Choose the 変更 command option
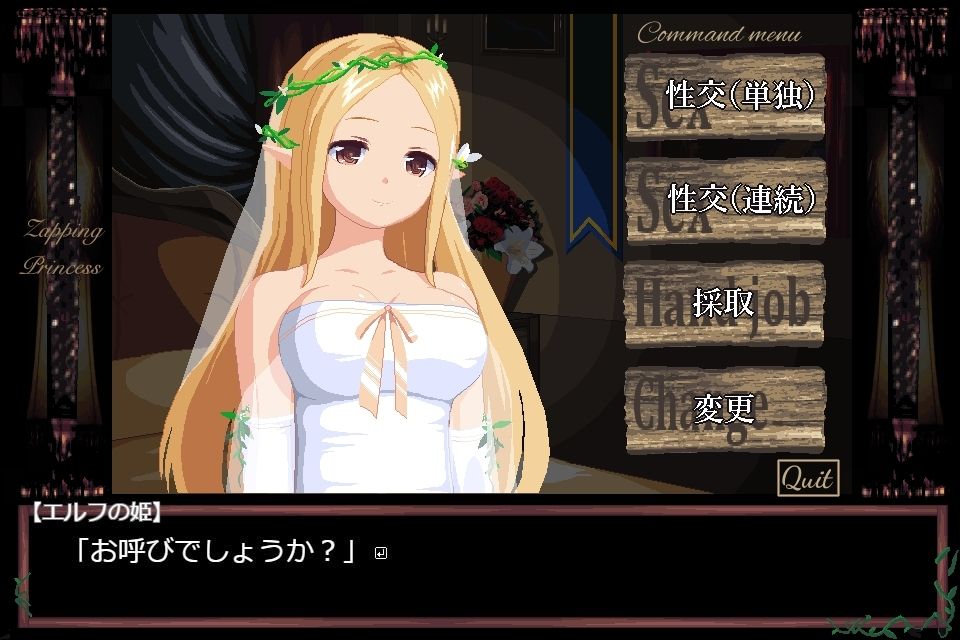The width and height of the screenshot is (960, 640). coord(725,408)
